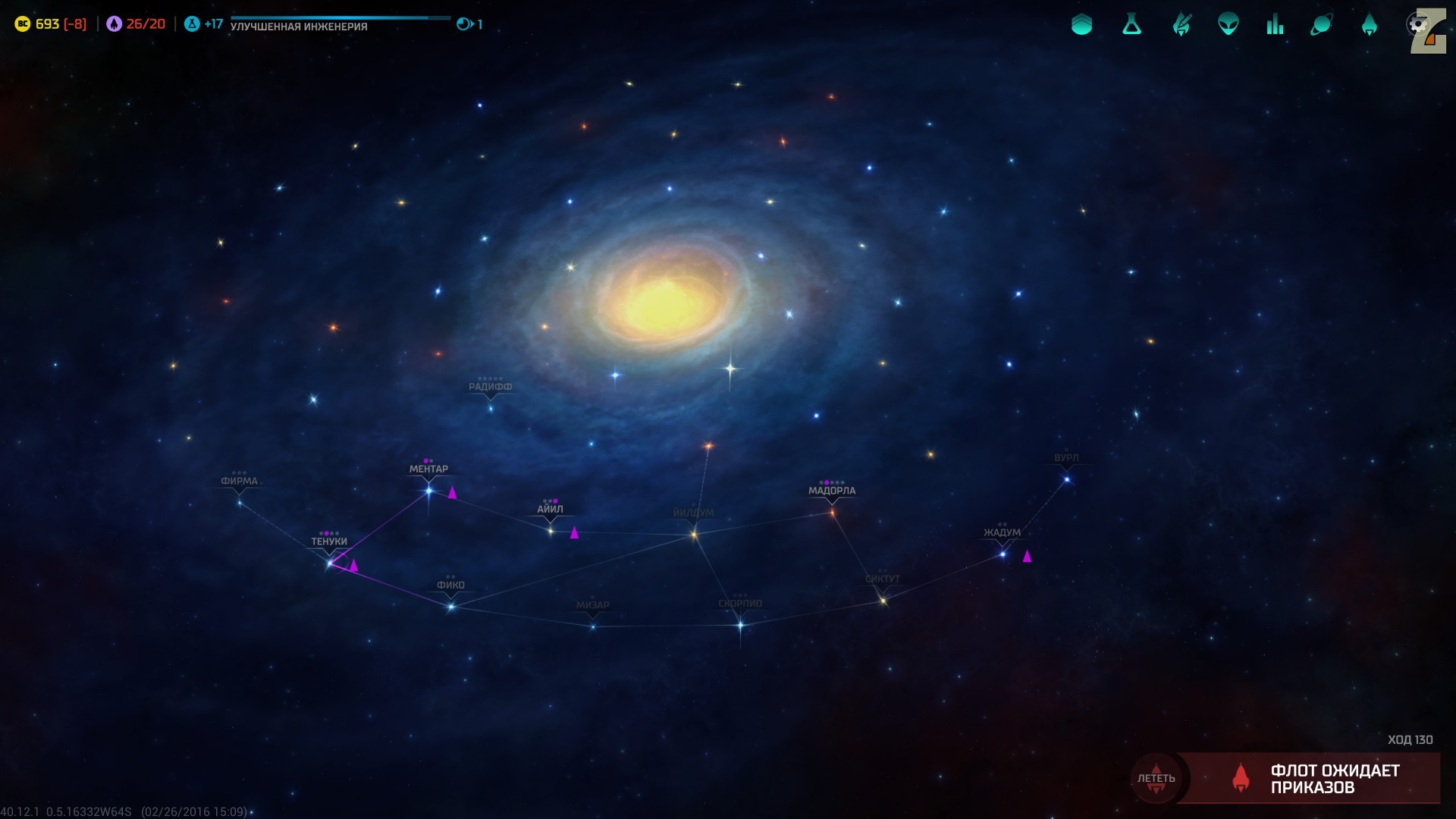Viewport: 1456px width, 819px height.
Task: Select the ФИКО star system label
Action: pos(450,585)
